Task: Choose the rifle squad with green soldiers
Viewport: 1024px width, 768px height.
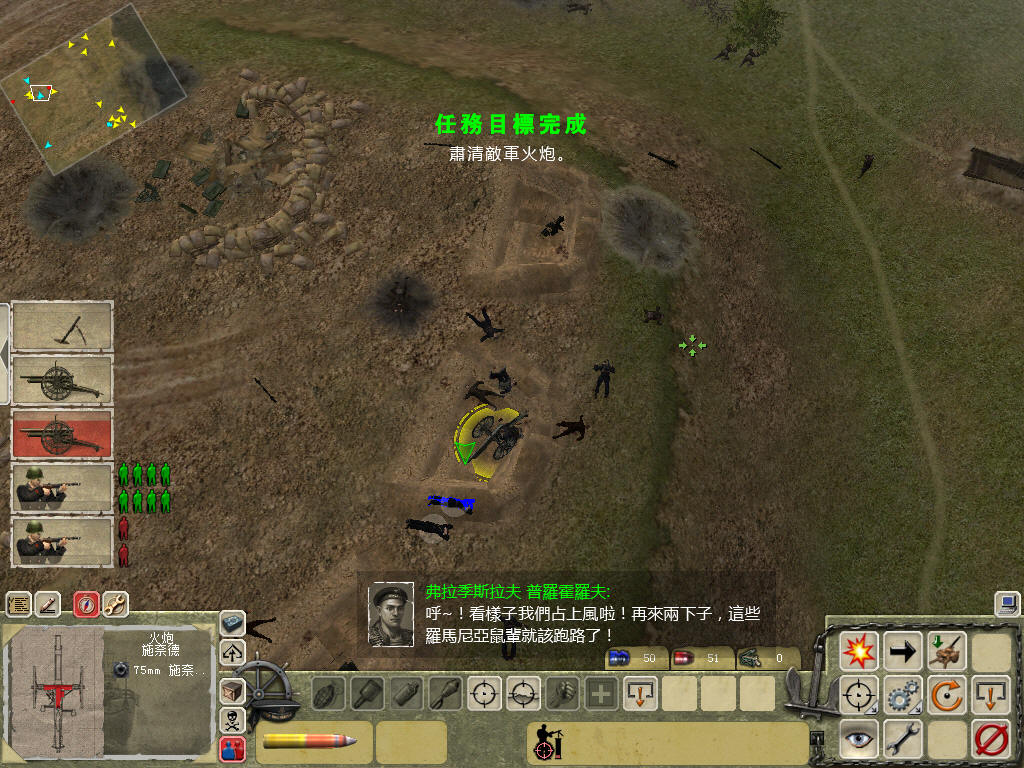Action: point(62,487)
